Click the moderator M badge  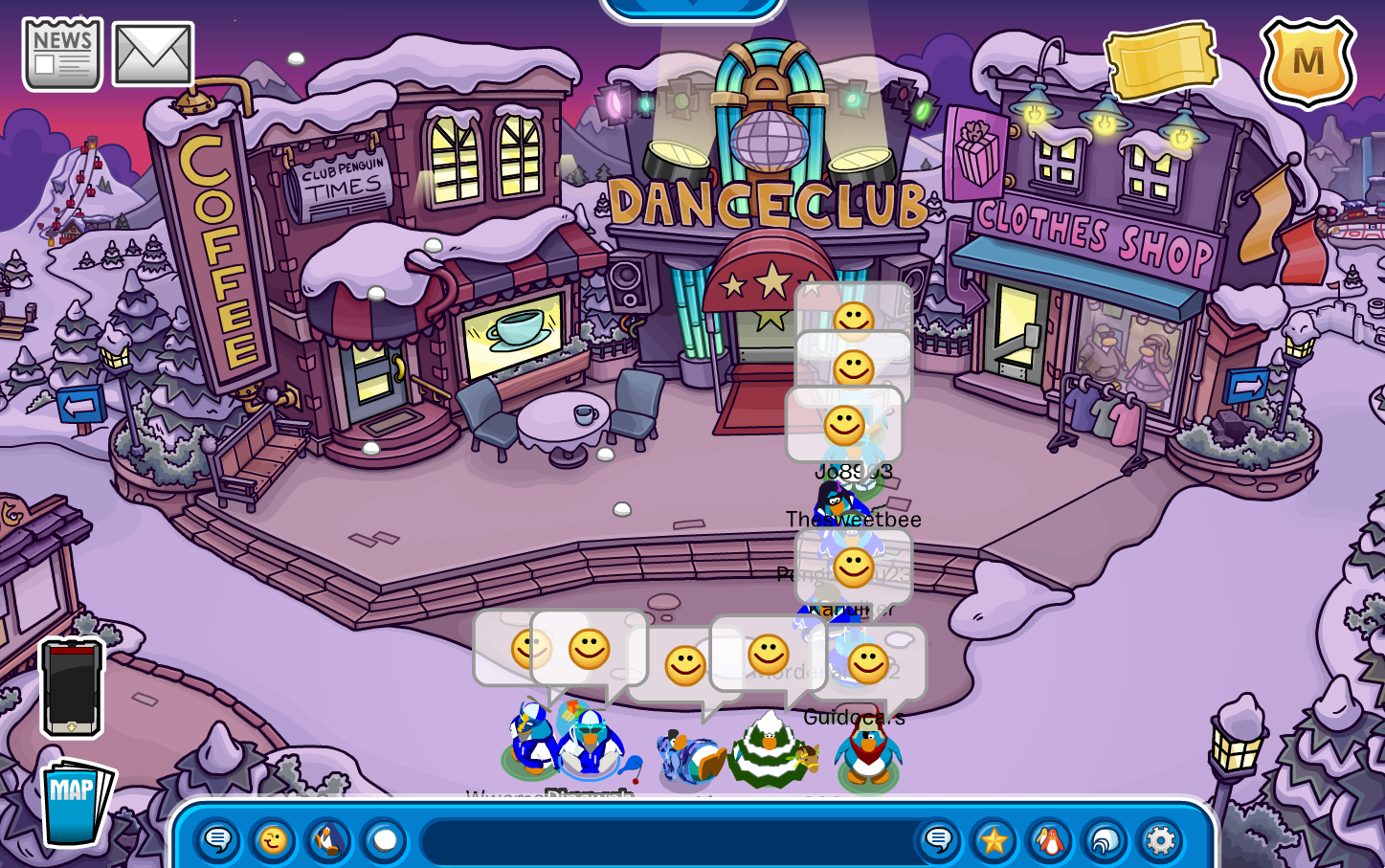[x=1307, y=62]
